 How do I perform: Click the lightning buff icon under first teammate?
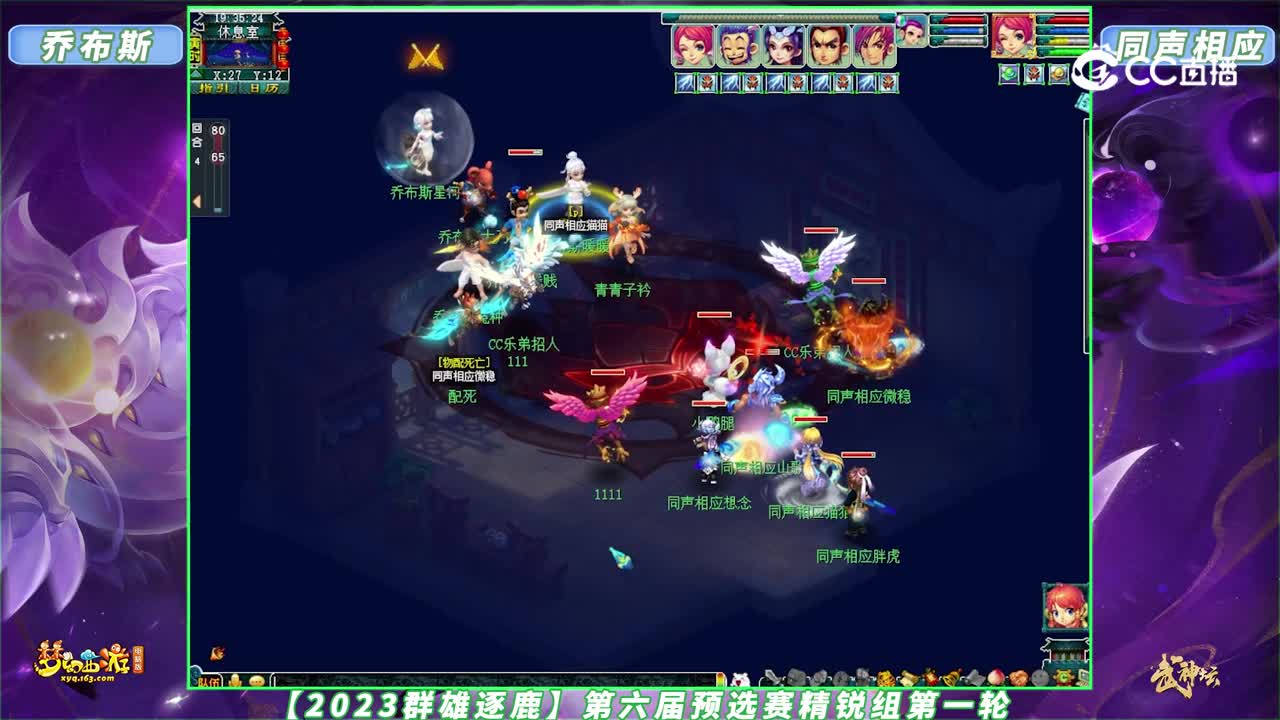coord(682,81)
